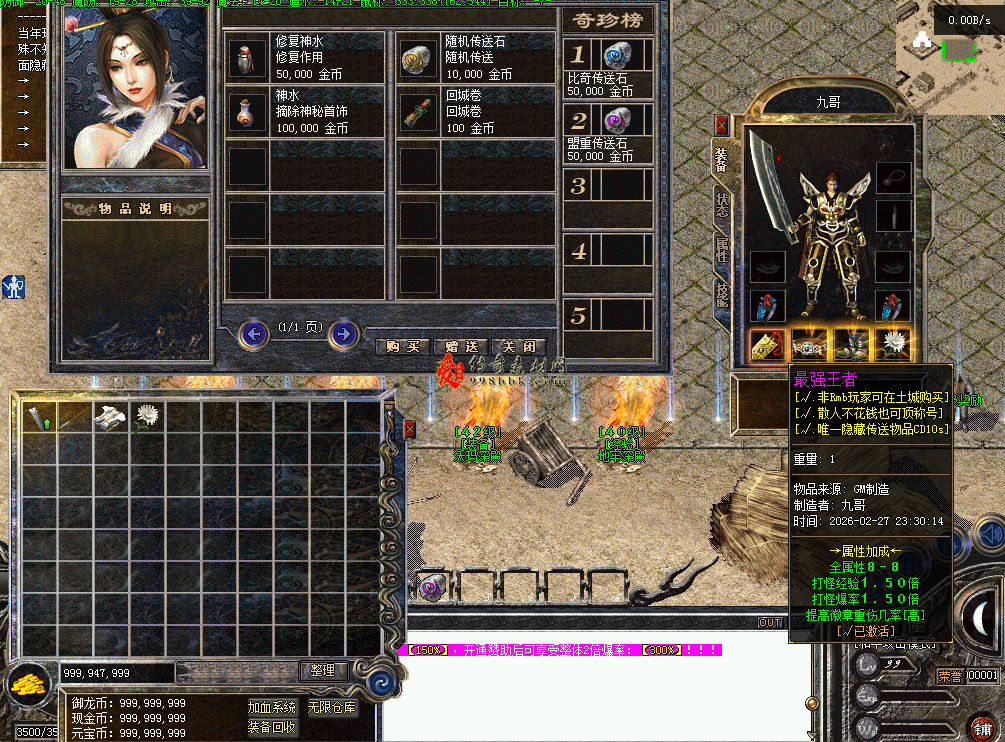Choose the 随机传送石 random teleport stone
This screenshot has height=742, width=1005.
point(417,61)
